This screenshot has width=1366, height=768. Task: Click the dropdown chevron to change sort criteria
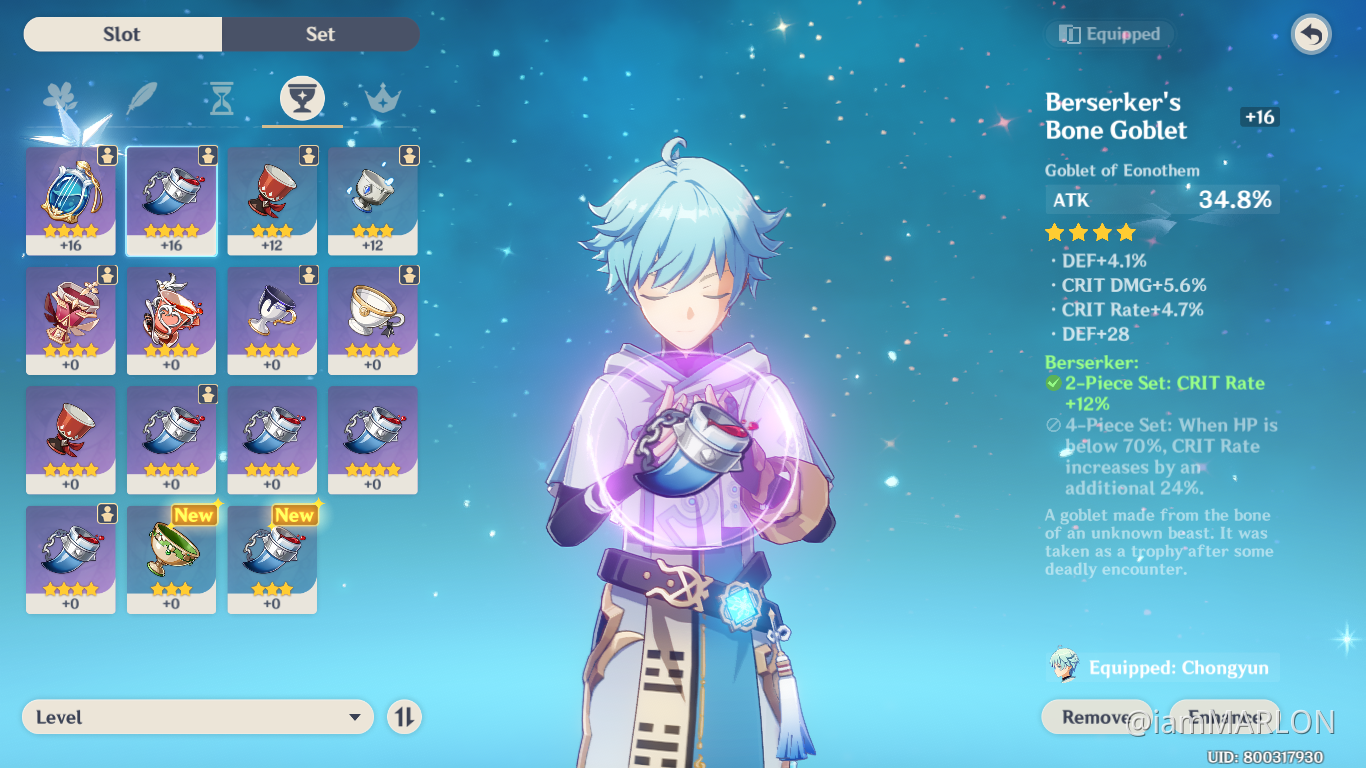pyautogui.click(x=355, y=717)
